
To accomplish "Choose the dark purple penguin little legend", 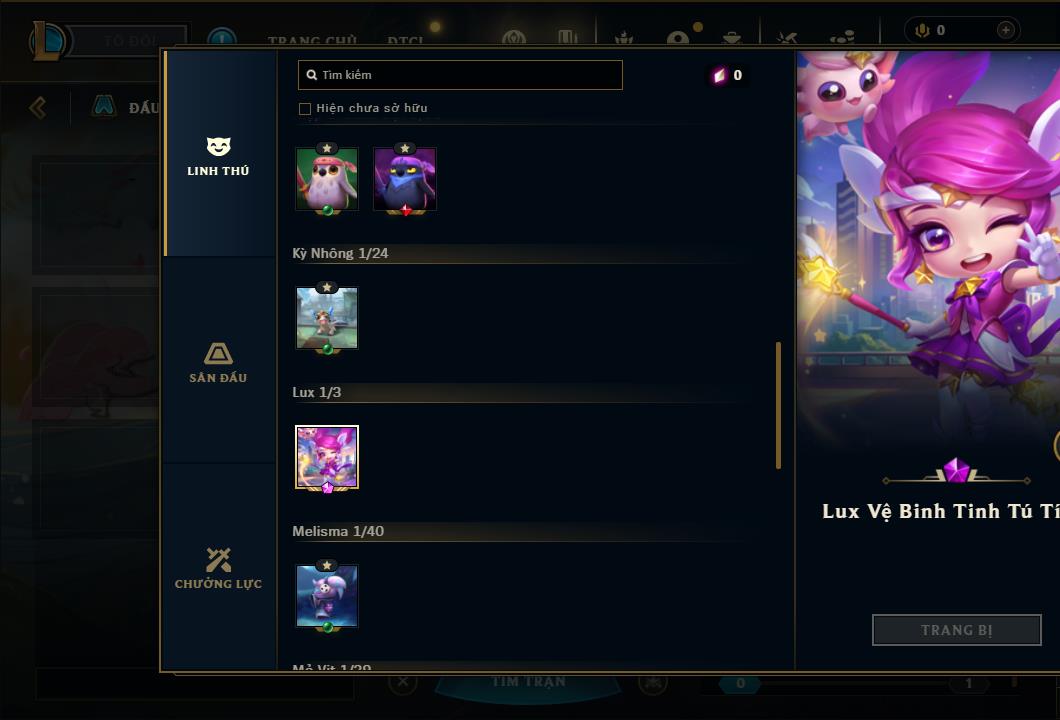I will [405, 180].
